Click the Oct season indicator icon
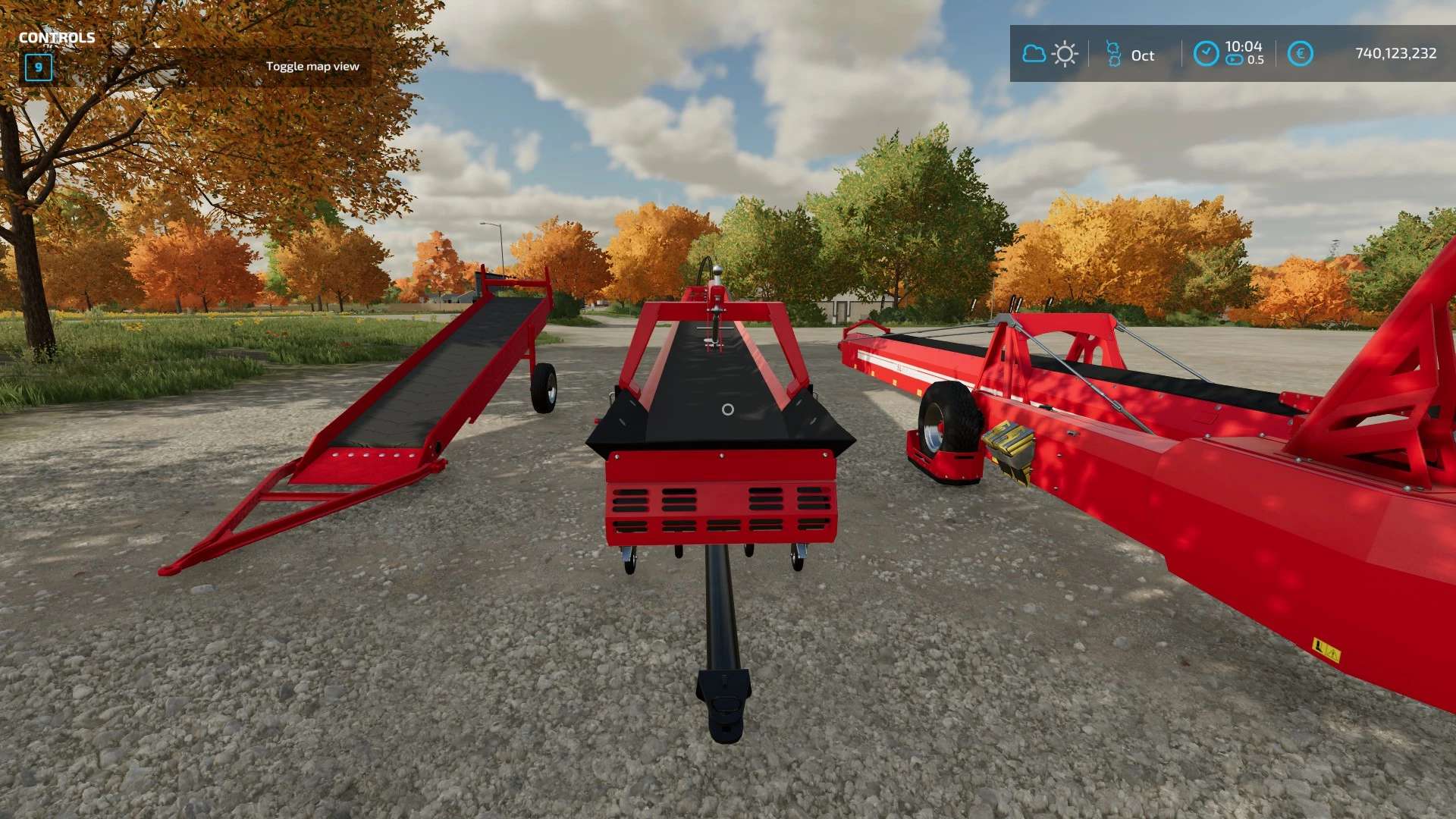The width and height of the screenshot is (1456, 819). tap(1113, 54)
